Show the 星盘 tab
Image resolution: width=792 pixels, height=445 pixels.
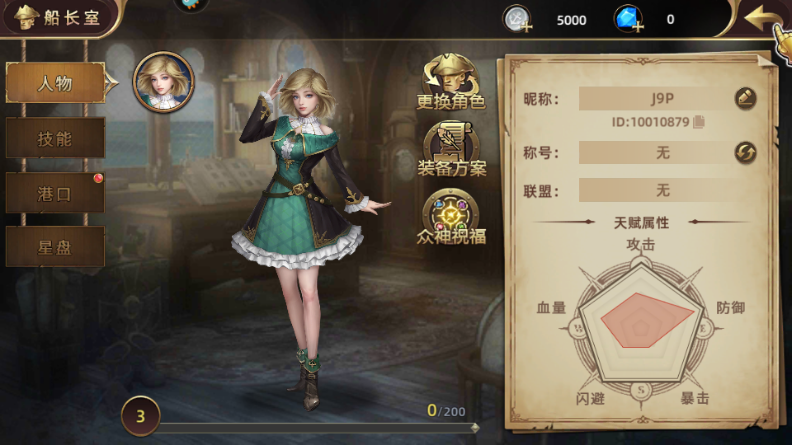55,246
